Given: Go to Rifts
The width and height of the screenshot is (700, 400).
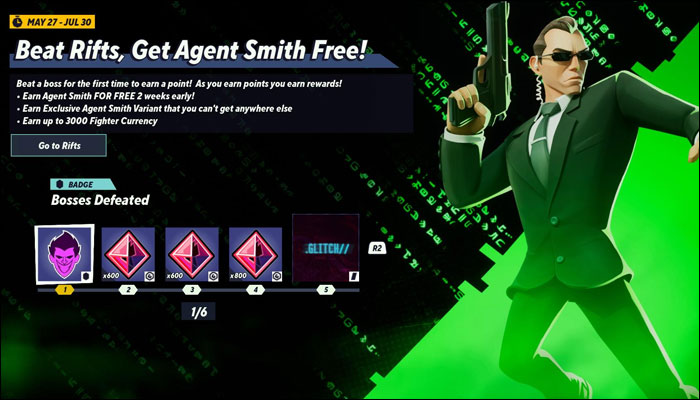Looking at the screenshot, I should 59,145.
